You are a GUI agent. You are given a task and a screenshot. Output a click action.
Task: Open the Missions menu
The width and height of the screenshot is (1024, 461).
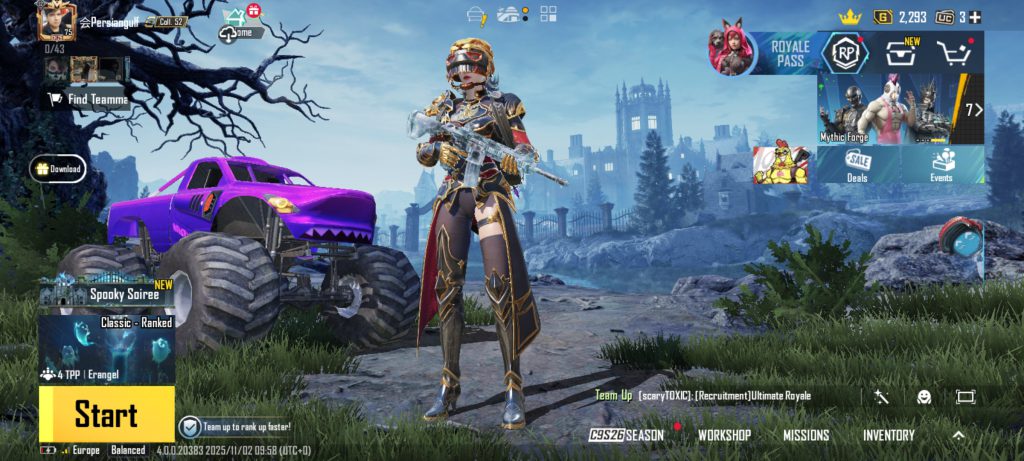pos(805,435)
